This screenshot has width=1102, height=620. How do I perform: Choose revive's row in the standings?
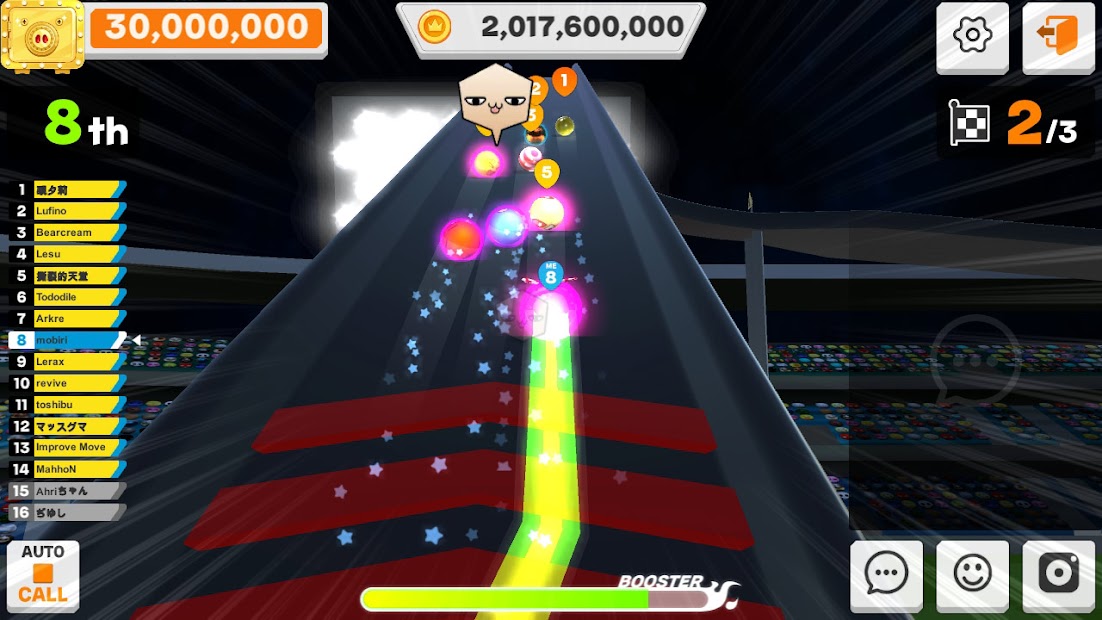tap(68, 383)
